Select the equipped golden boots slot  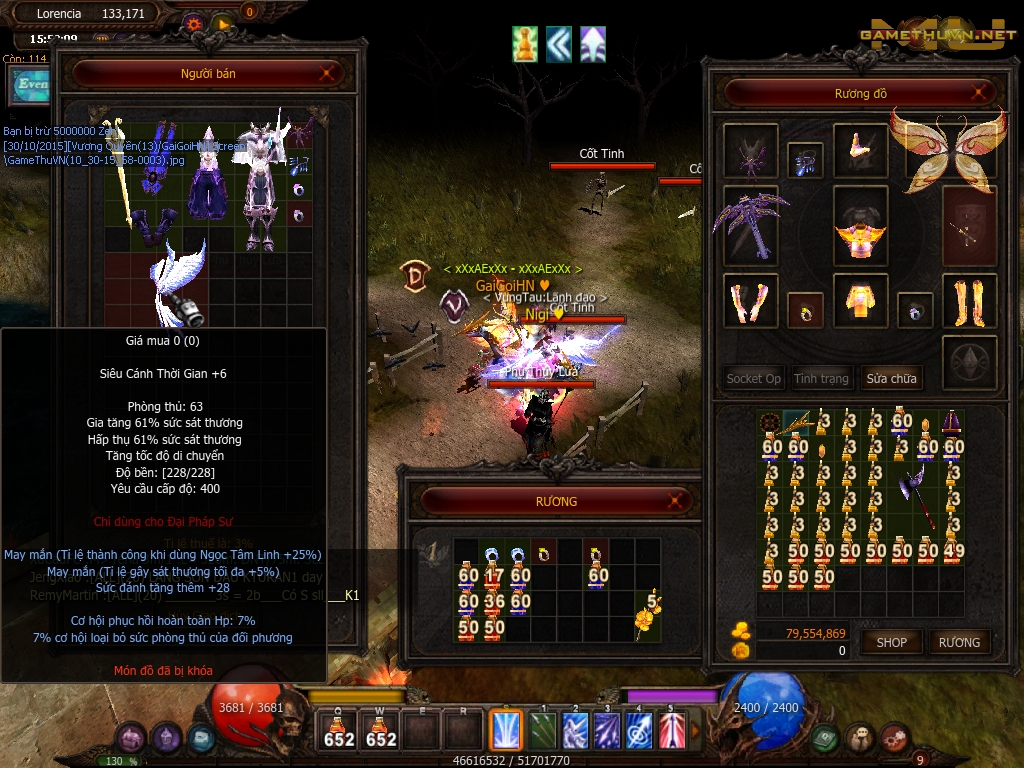click(969, 300)
